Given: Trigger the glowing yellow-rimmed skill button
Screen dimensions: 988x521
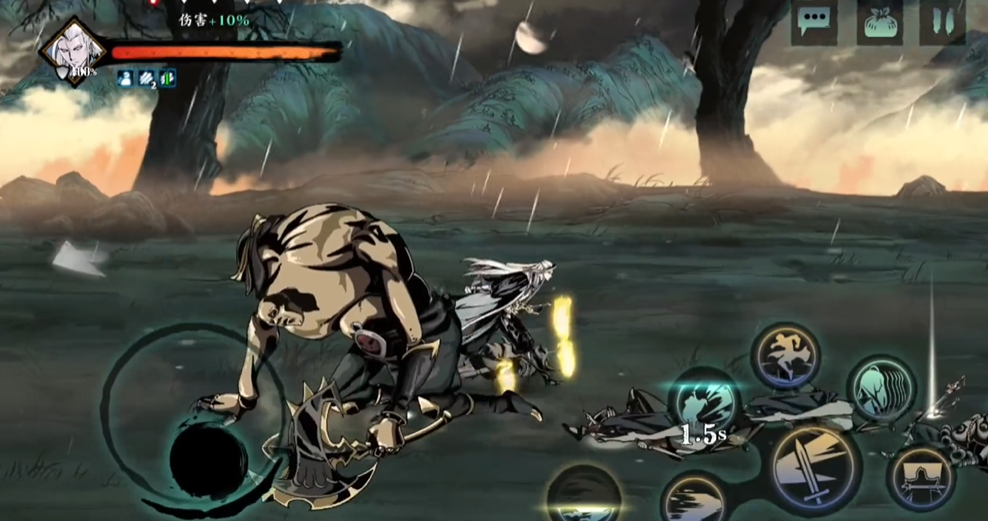Looking at the screenshot, I should (x=584, y=495).
